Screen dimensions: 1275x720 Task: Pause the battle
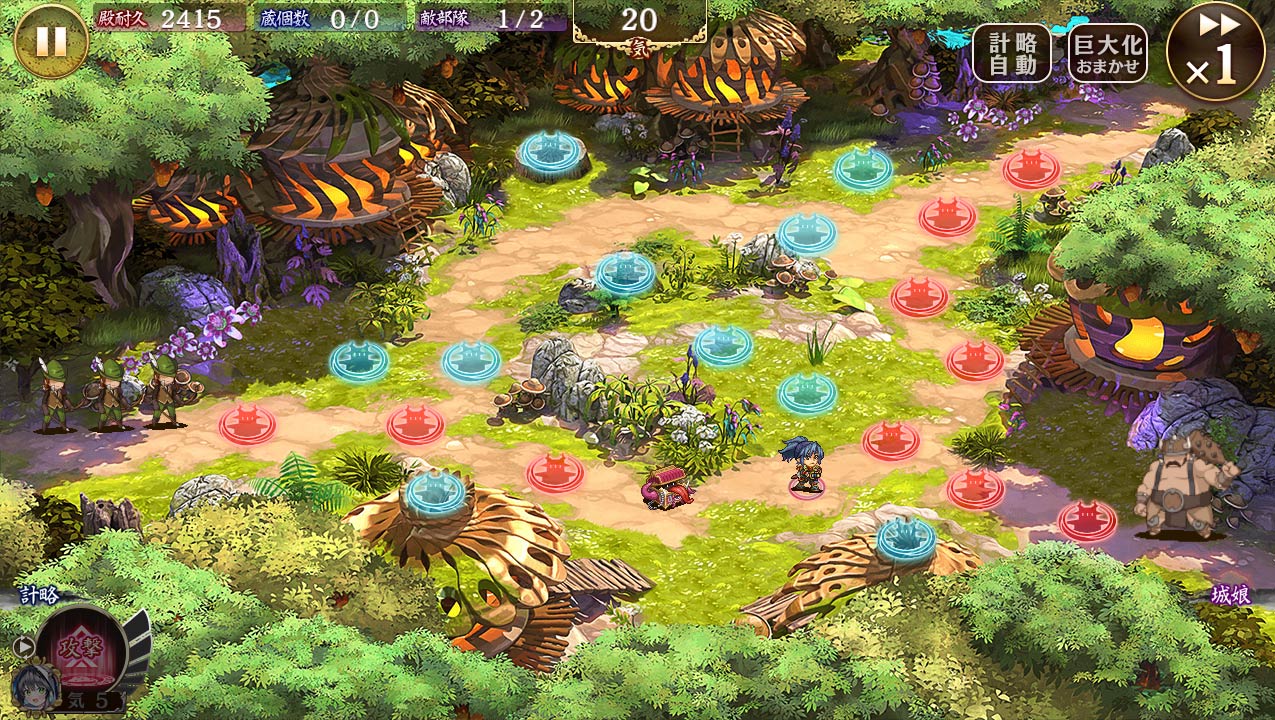(x=51, y=41)
